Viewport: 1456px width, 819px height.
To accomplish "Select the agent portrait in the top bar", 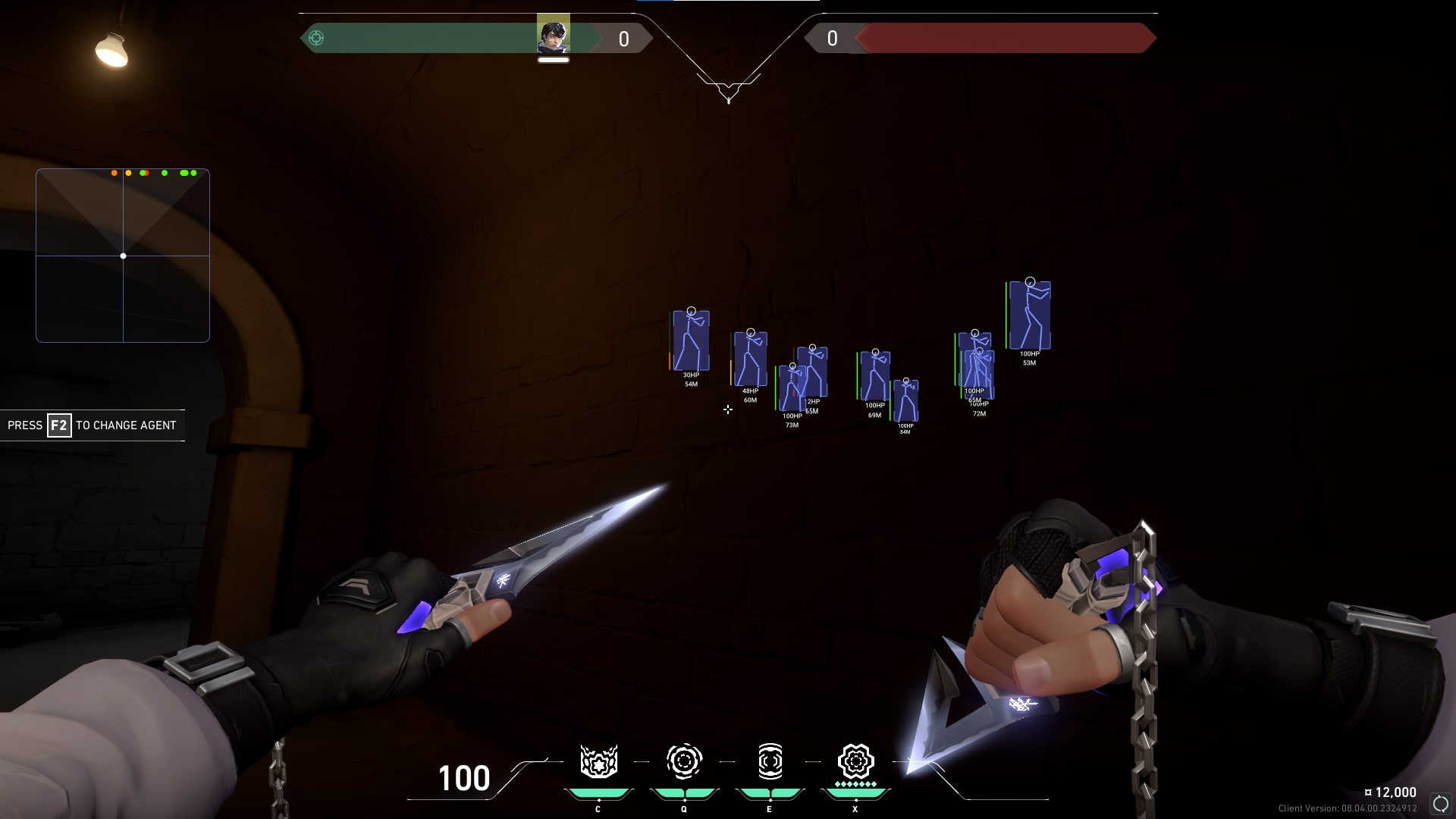I will pyautogui.click(x=553, y=36).
